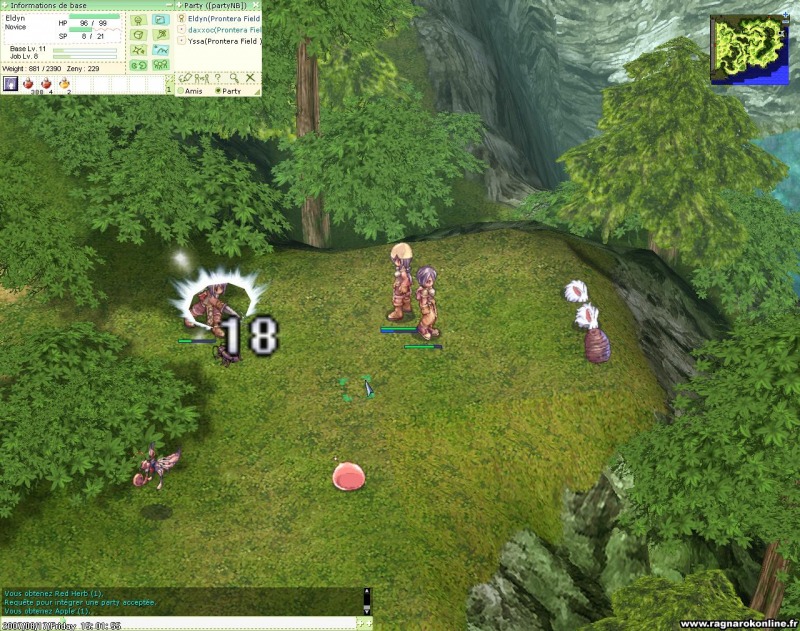Click the minimap
The image size is (800, 631).
click(749, 49)
